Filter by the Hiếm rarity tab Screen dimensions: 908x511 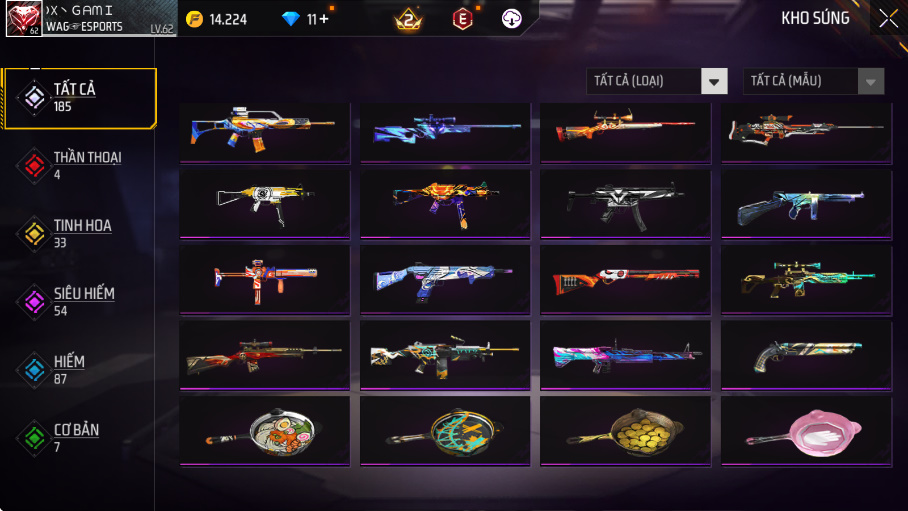point(80,370)
